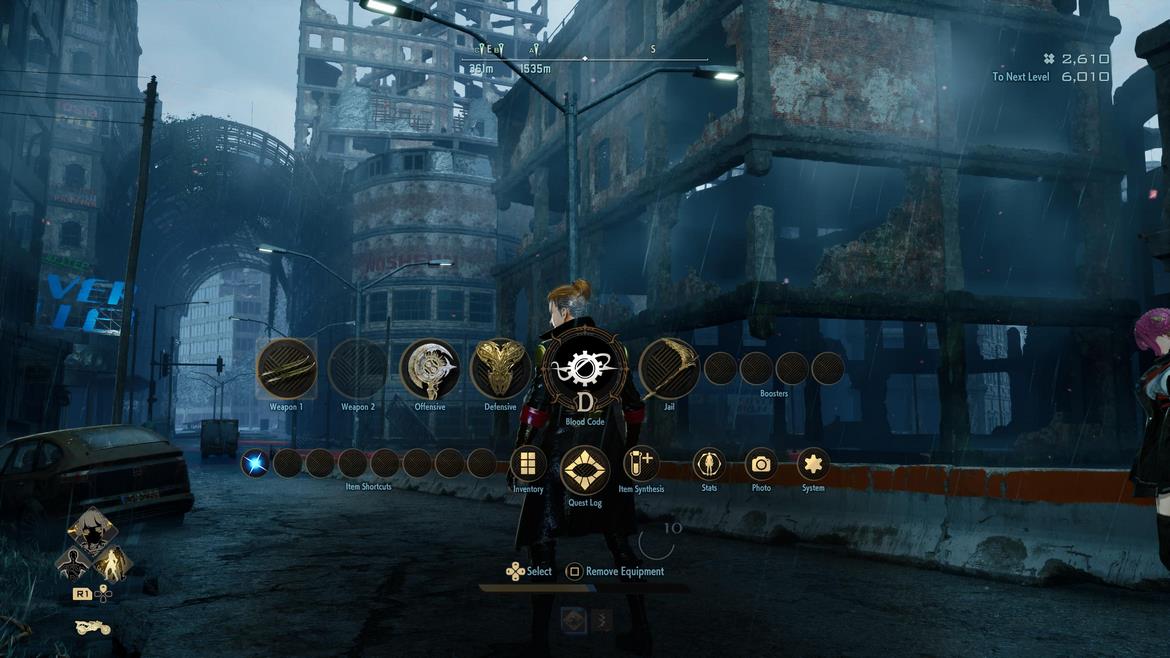The height and width of the screenshot is (658, 1170).
Task: Select the Defensive equipment slot
Action: [x=501, y=368]
